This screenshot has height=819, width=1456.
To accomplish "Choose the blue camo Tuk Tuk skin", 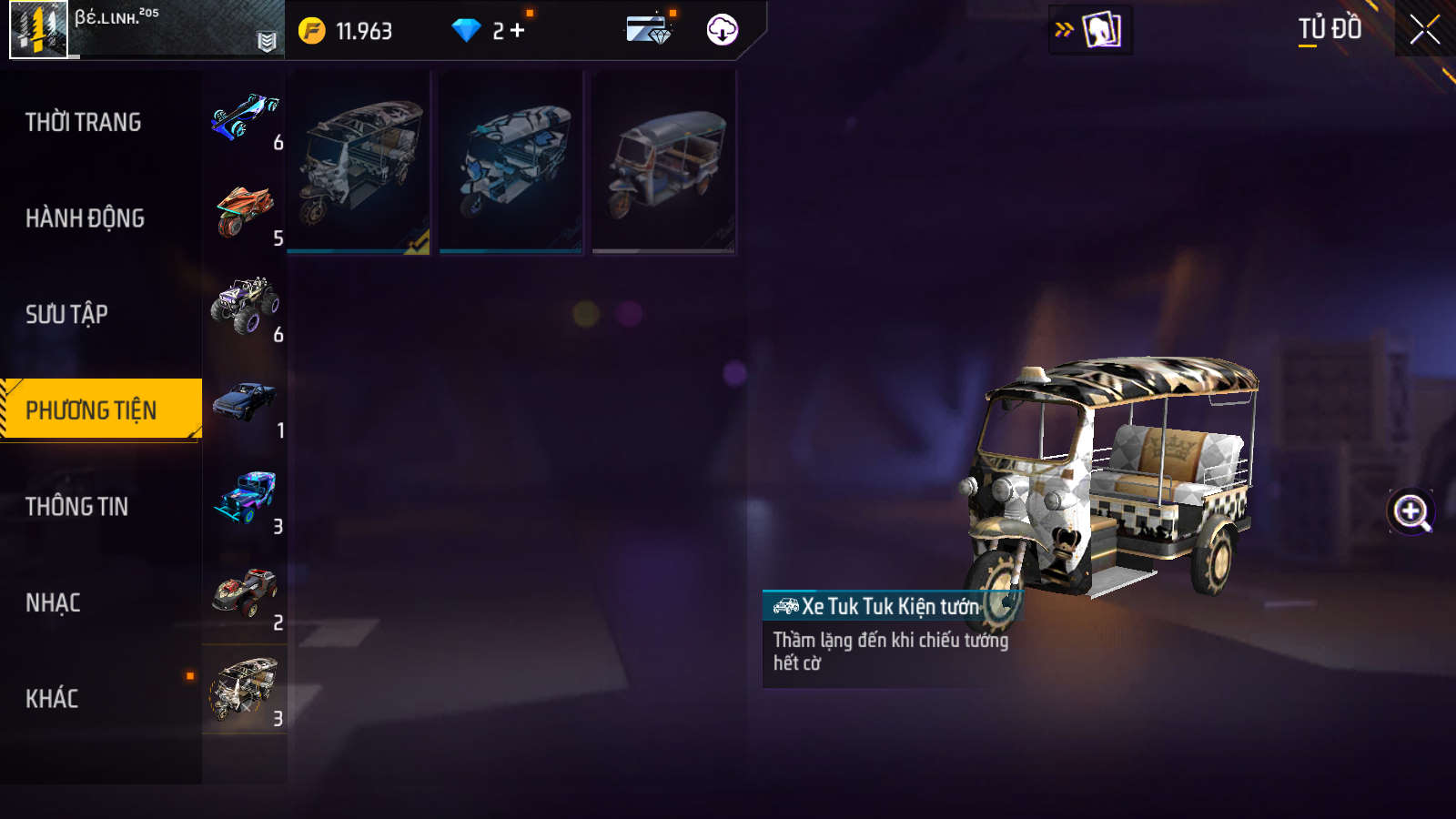I will point(511,162).
